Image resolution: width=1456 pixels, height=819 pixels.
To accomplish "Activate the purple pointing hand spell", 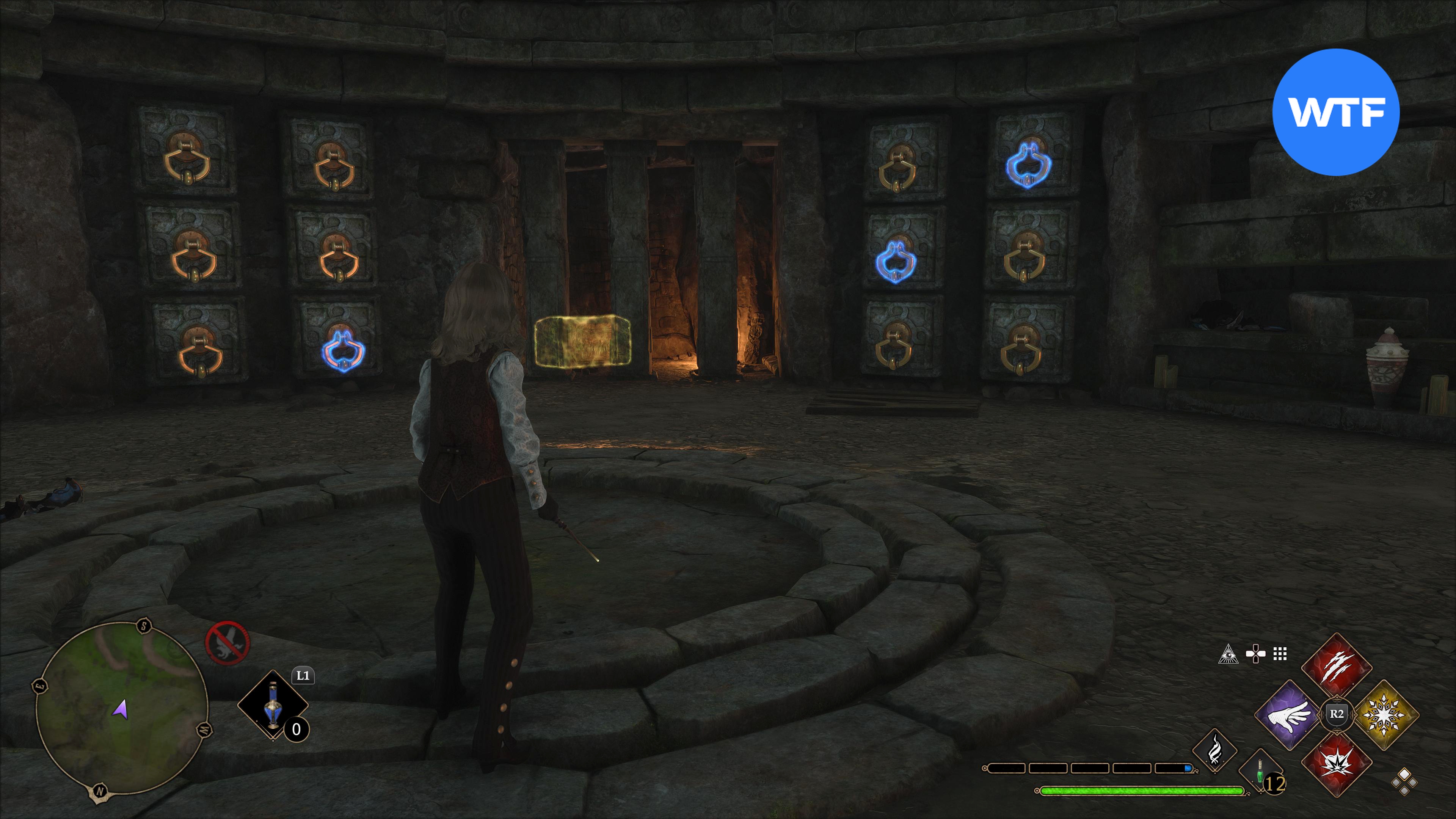I will click(1289, 715).
